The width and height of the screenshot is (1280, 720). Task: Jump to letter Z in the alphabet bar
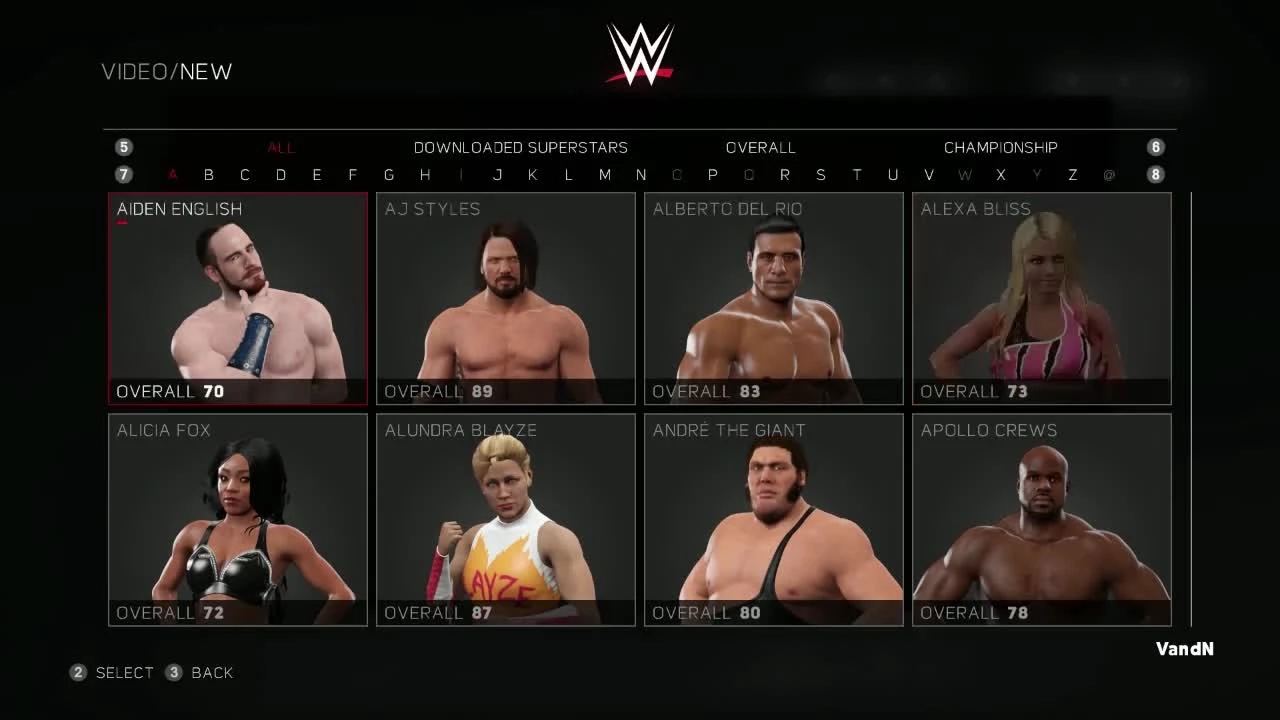(x=1071, y=174)
